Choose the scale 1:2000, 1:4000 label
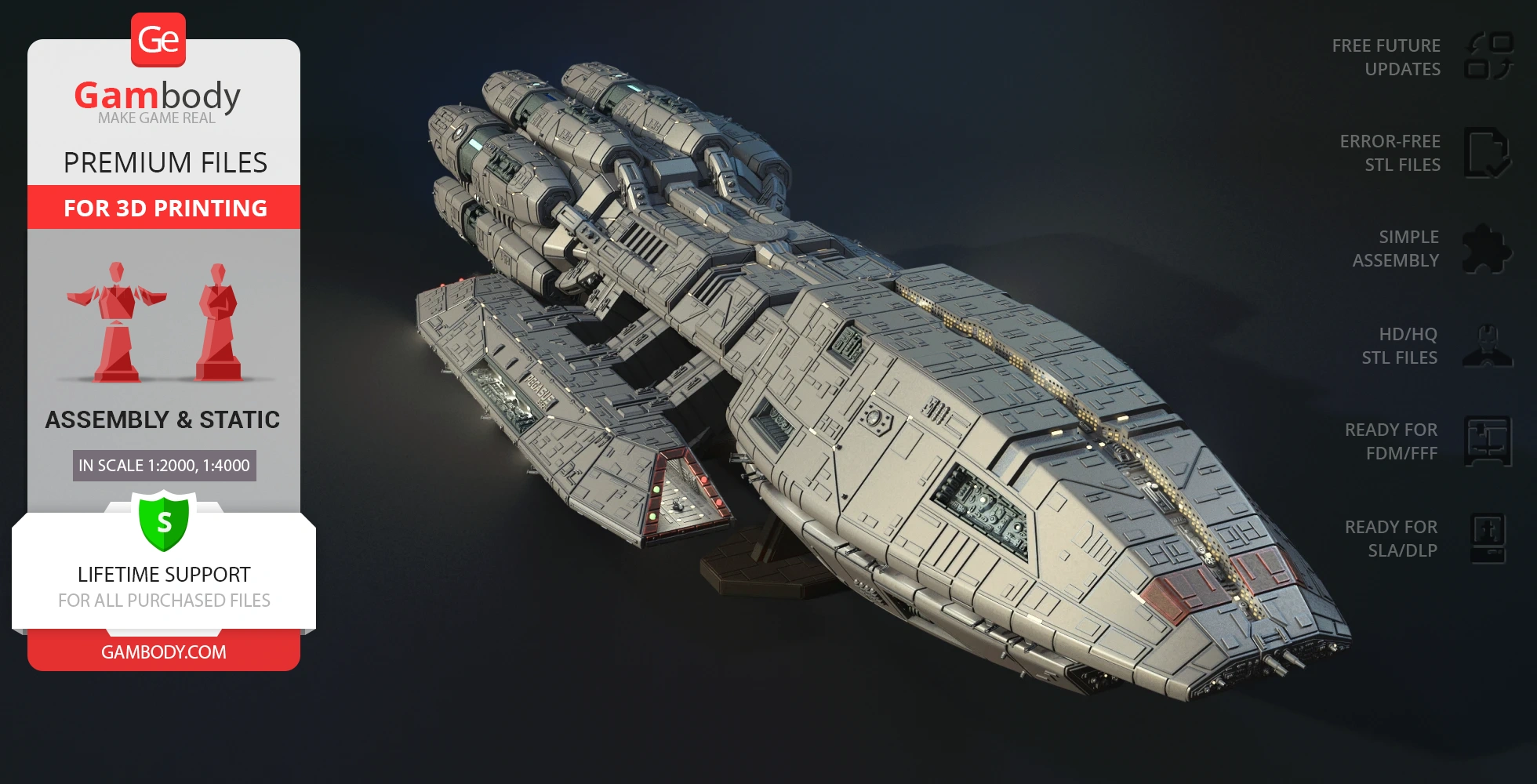Viewport: 1537px width, 784px height. 164,466
